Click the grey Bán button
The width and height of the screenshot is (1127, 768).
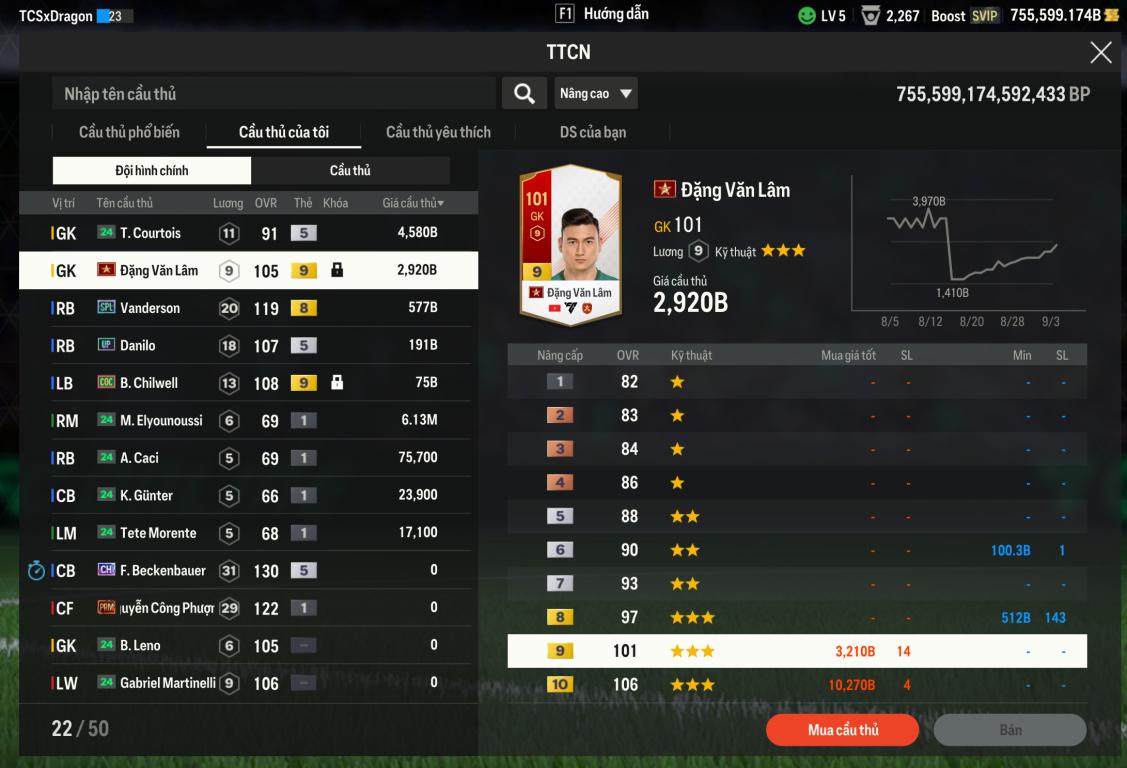[1010, 730]
